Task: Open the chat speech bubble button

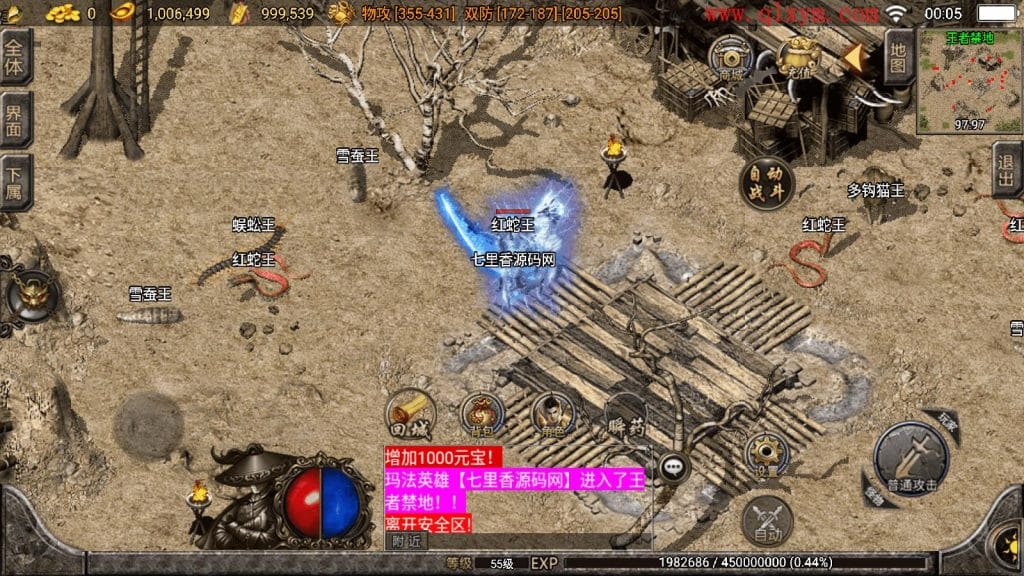Action: 672,466
